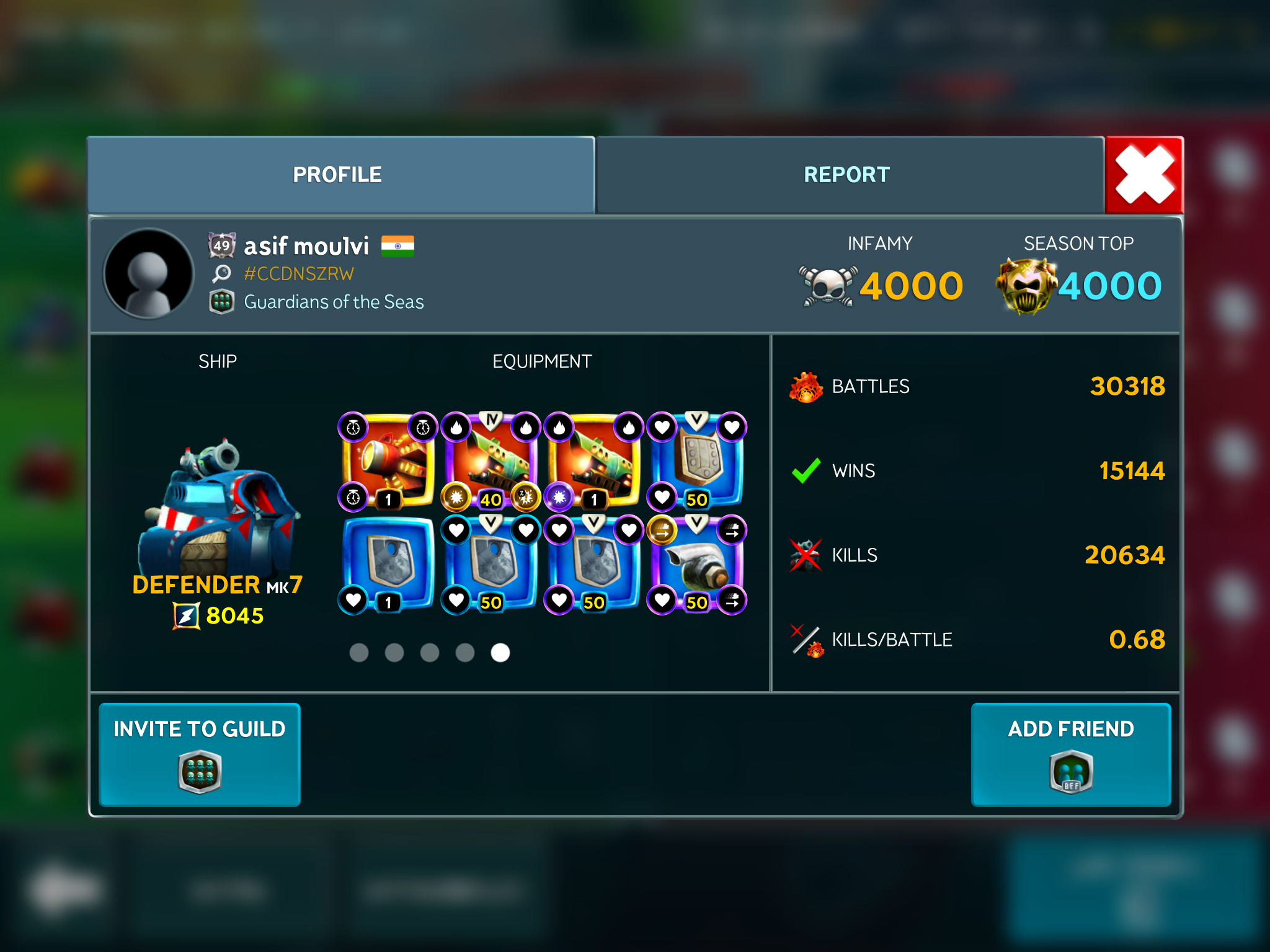The image size is (1270, 952).
Task: Switch to the Report tab
Action: [847, 175]
